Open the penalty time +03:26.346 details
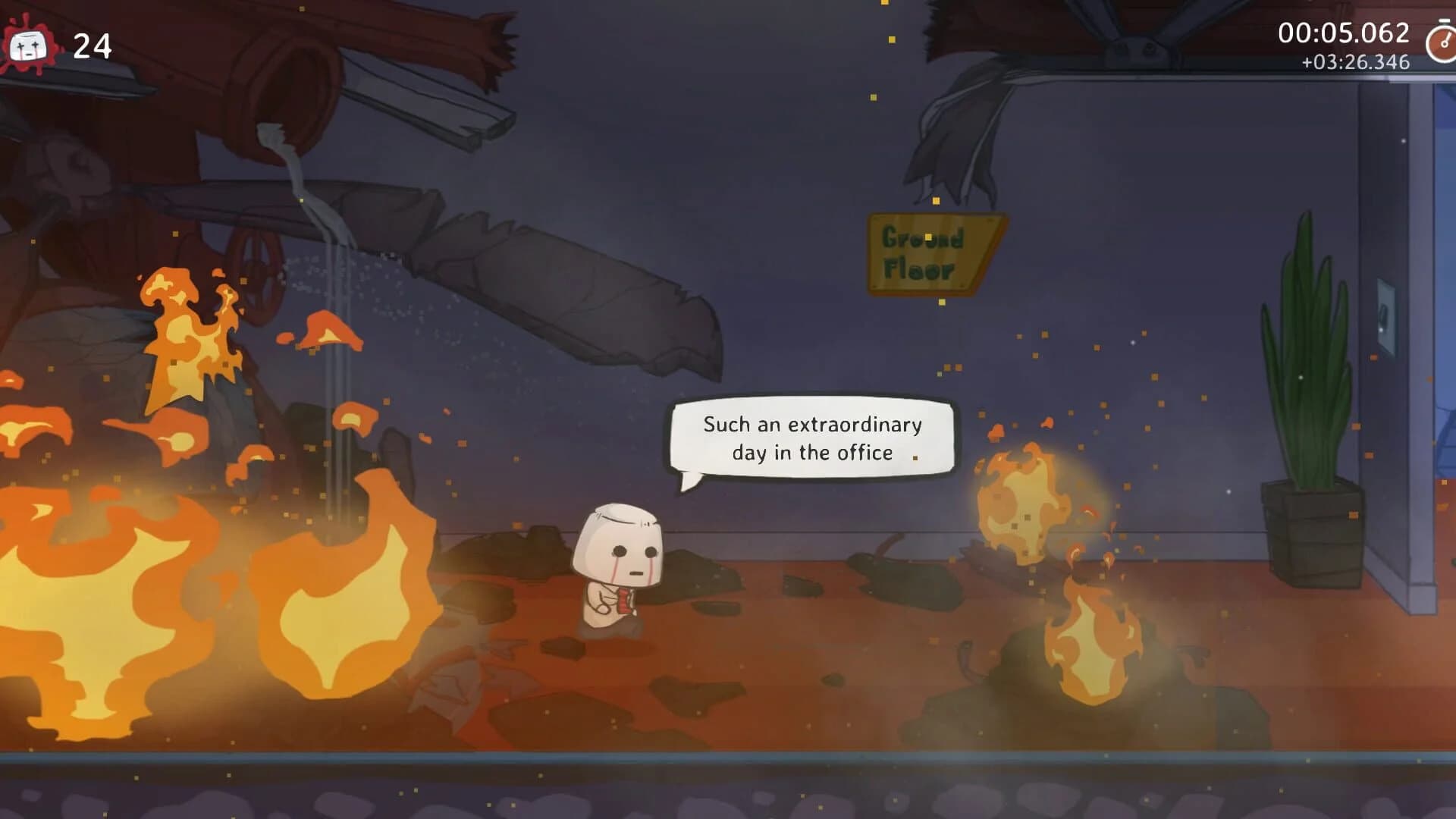Viewport: 1456px width, 819px height. click(1354, 64)
